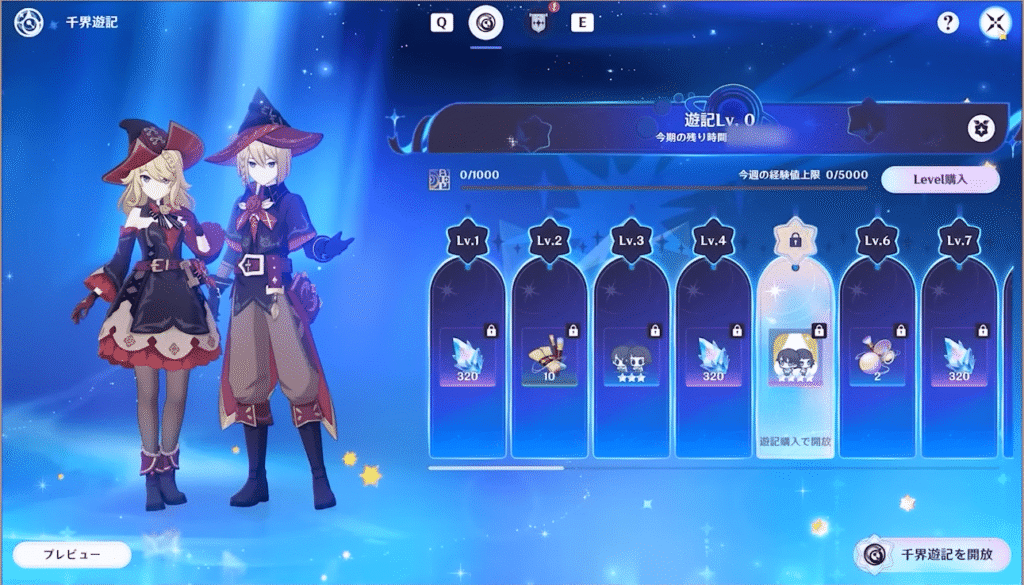Select the circular travel log tab
1024x585 pixels.
(x=486, y=23)
